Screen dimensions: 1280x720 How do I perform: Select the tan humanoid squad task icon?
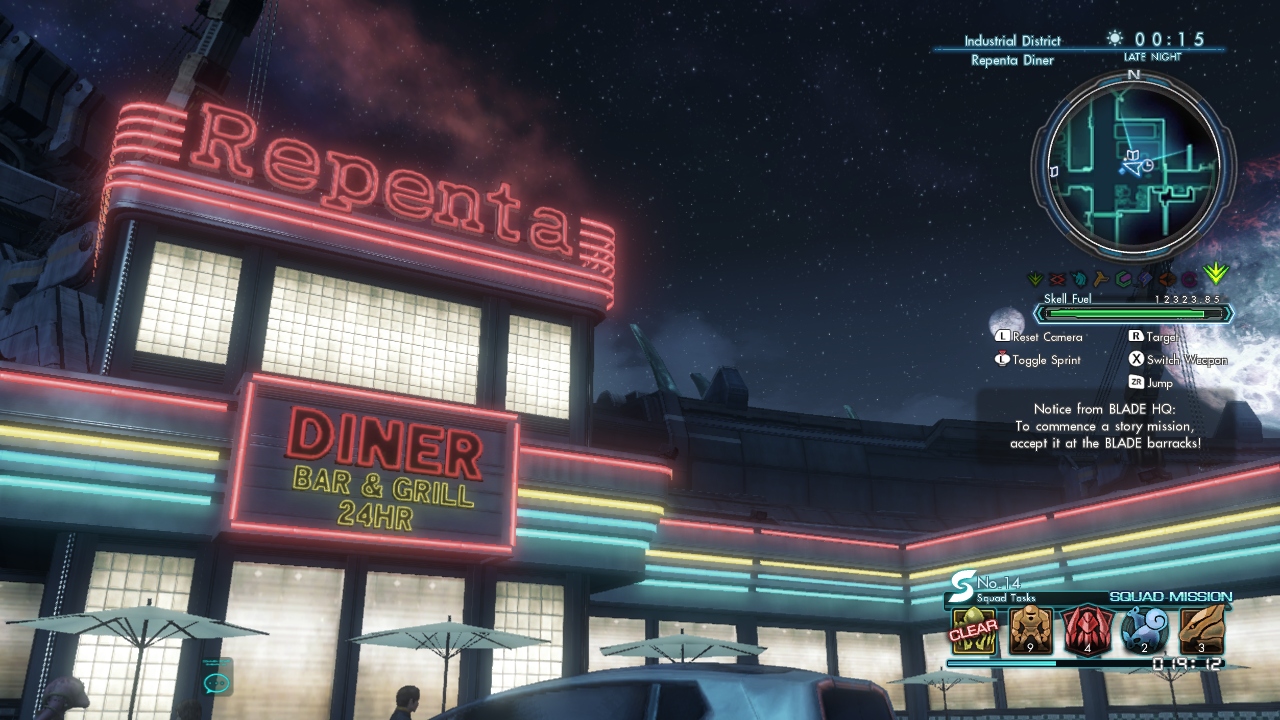tap(1030, 629)
